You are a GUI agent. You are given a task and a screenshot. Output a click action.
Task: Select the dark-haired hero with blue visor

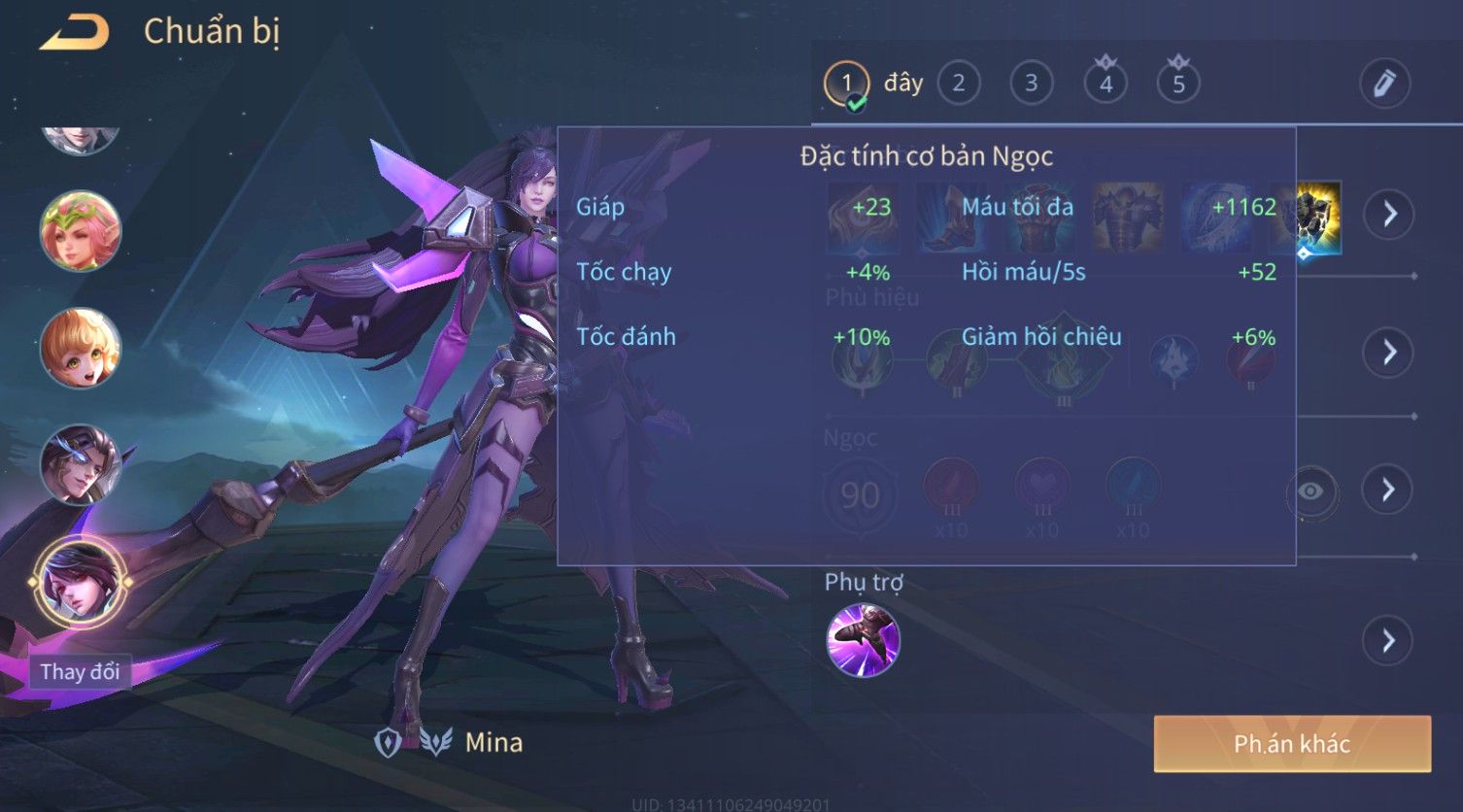pyautogui.click(x=80, y=464)
